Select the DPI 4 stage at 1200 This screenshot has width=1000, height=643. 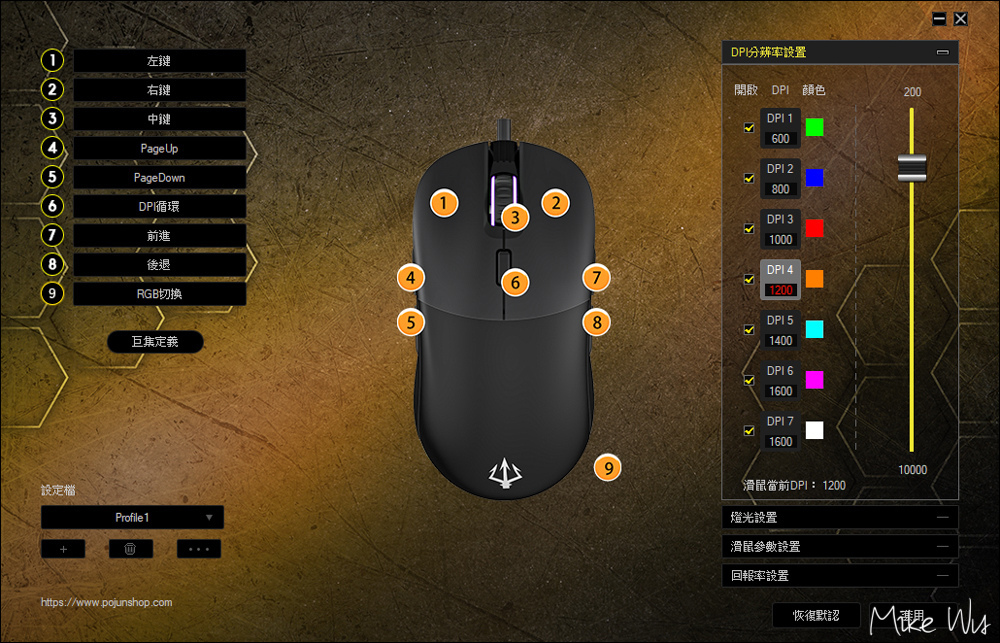pyautogui.click(x=780, y=279)
